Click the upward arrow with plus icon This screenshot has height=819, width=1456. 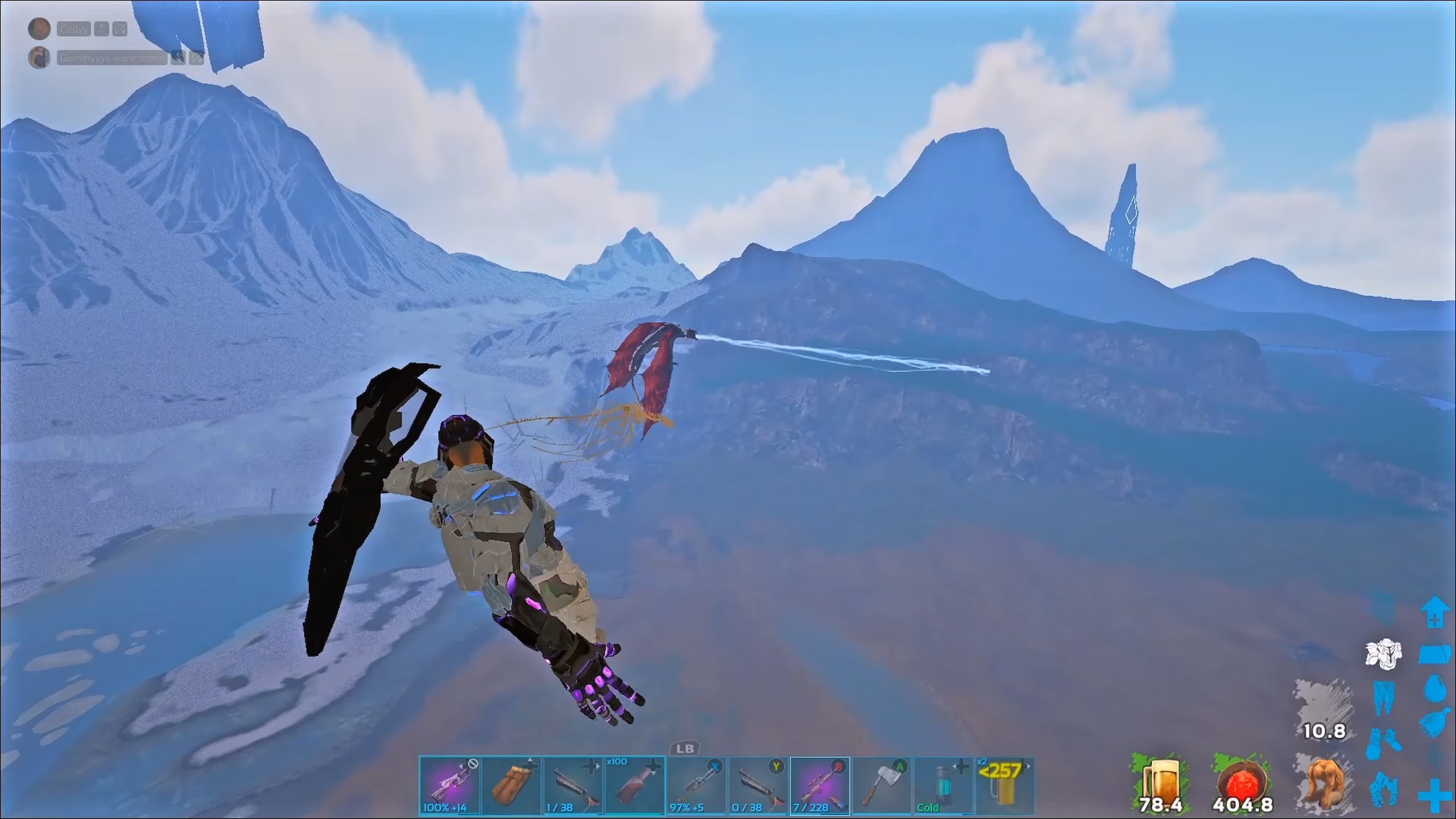click(1434, 610)
